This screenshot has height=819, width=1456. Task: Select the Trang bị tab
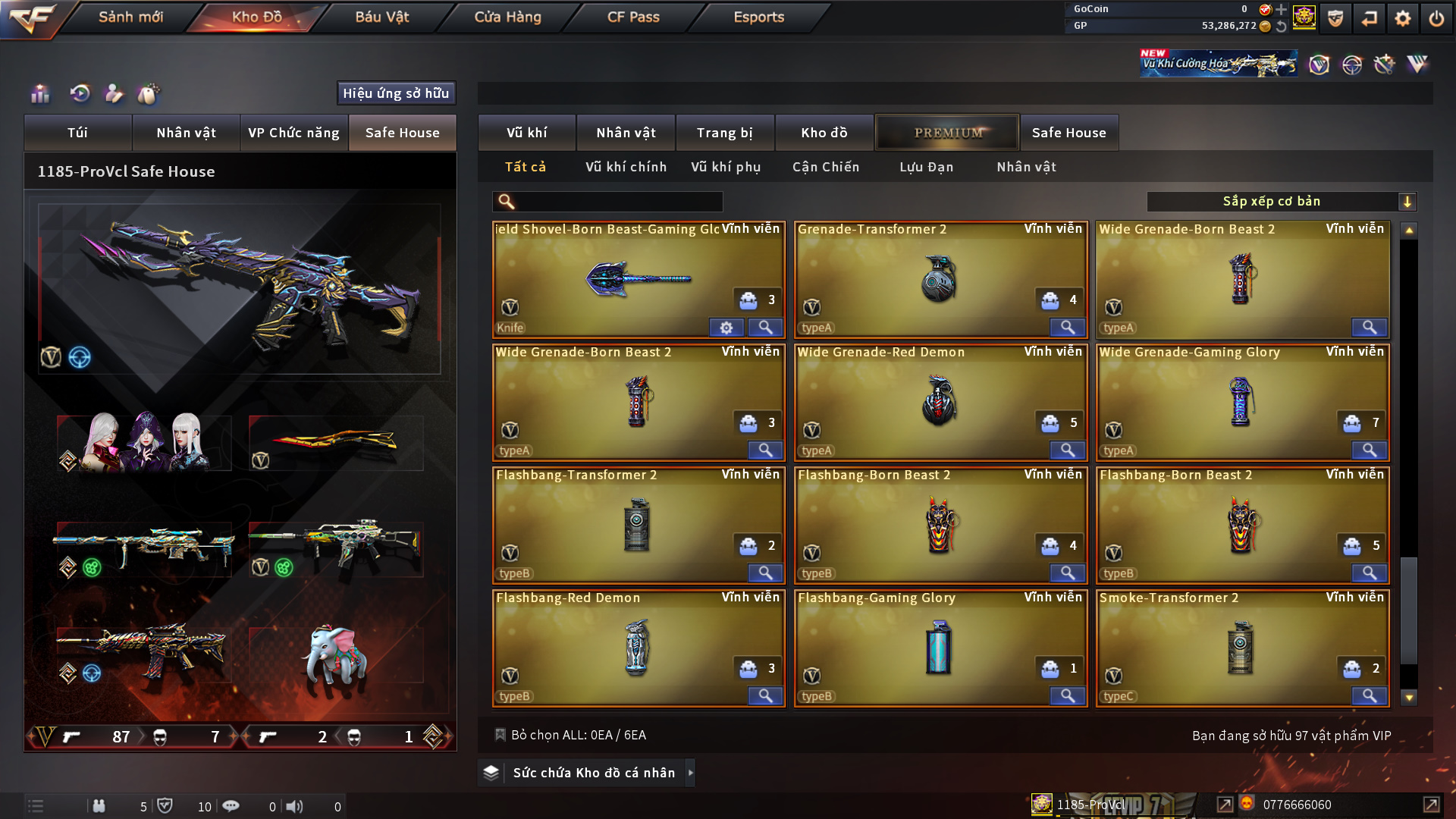tap(724, 133)
